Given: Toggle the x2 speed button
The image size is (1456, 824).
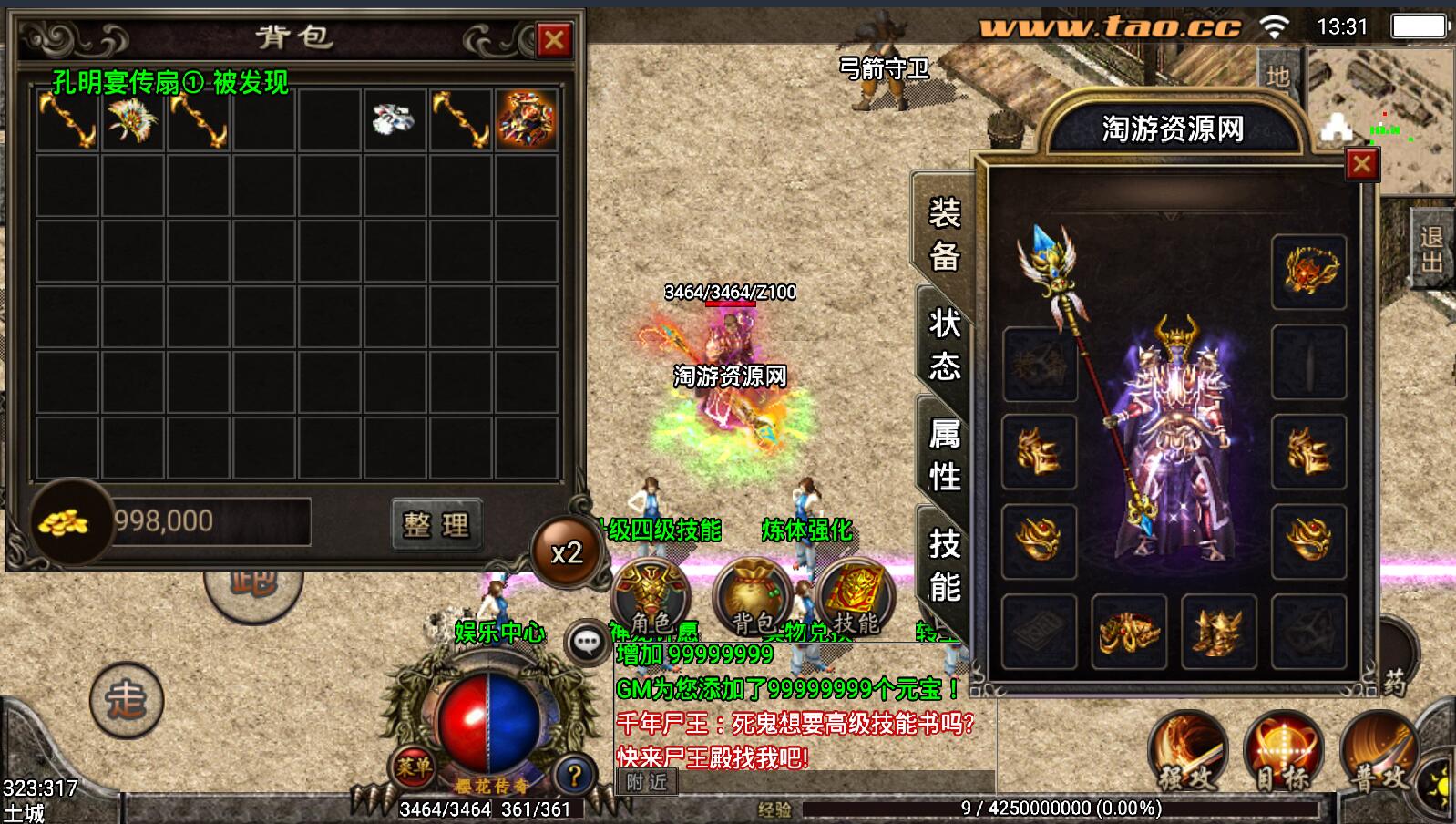Looking at the screenshot, I should point(566,552).
